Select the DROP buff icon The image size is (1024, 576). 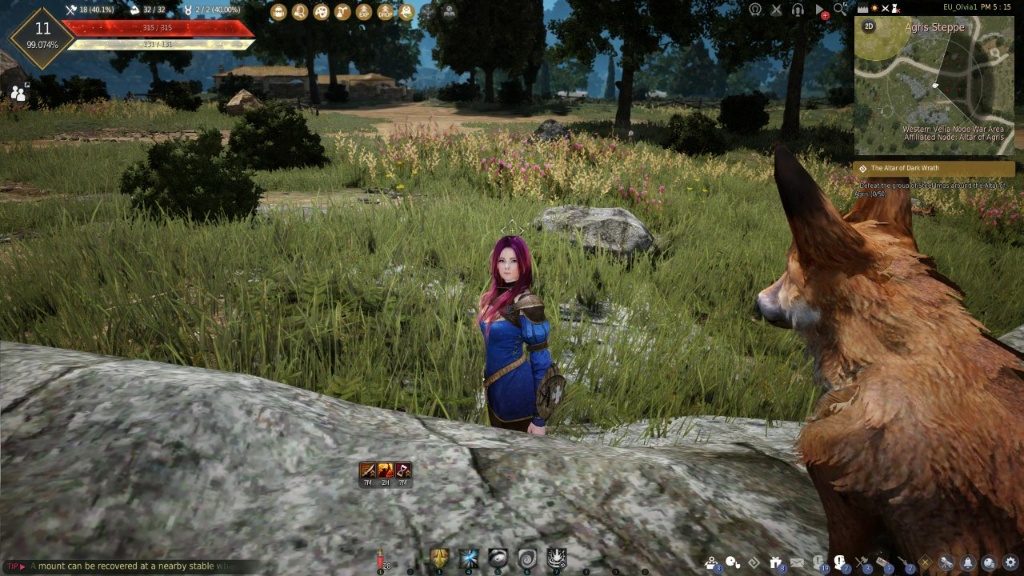pos(385,12)
